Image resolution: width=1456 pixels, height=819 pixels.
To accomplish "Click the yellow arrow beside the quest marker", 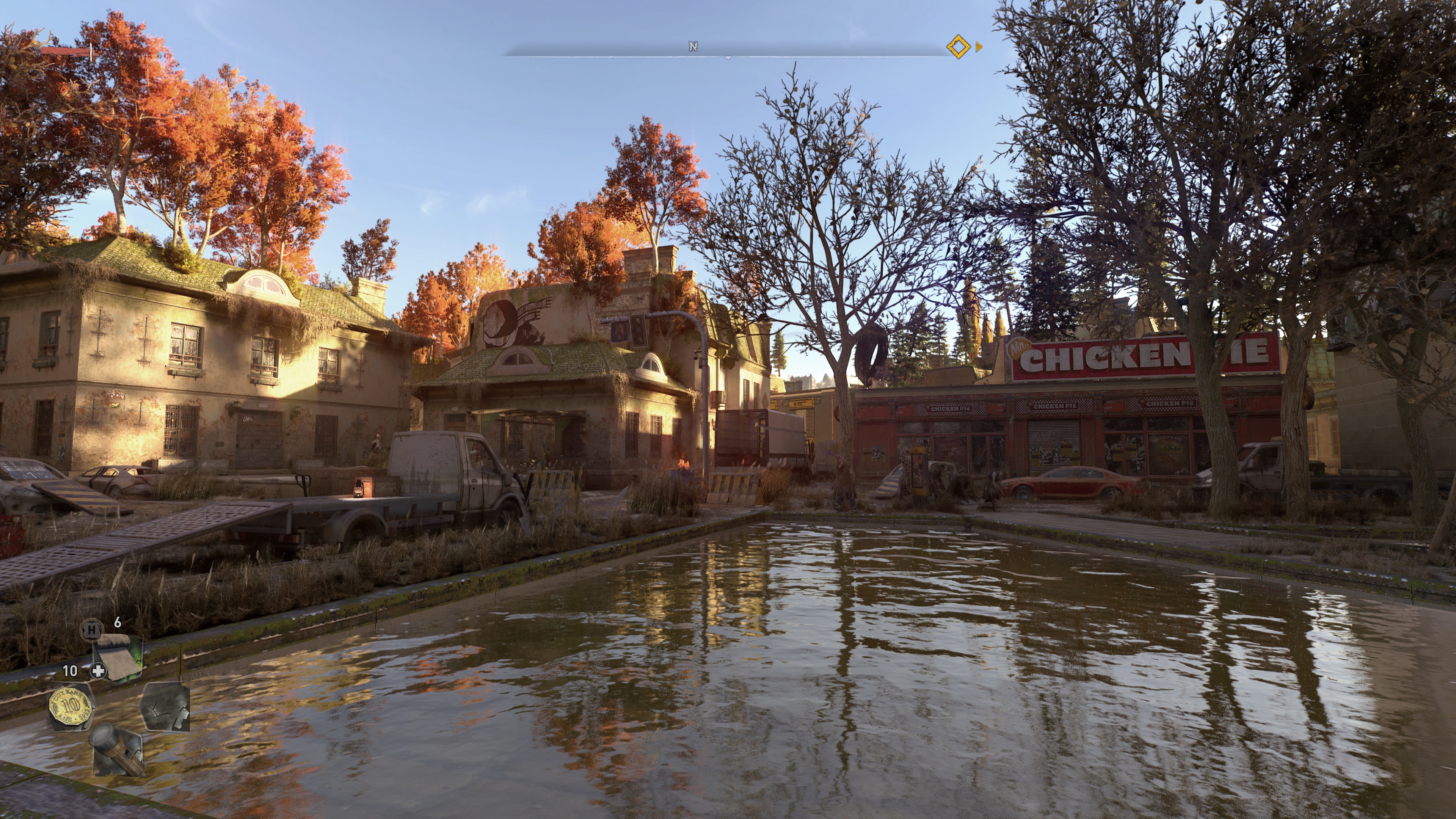I will [978, 47].
